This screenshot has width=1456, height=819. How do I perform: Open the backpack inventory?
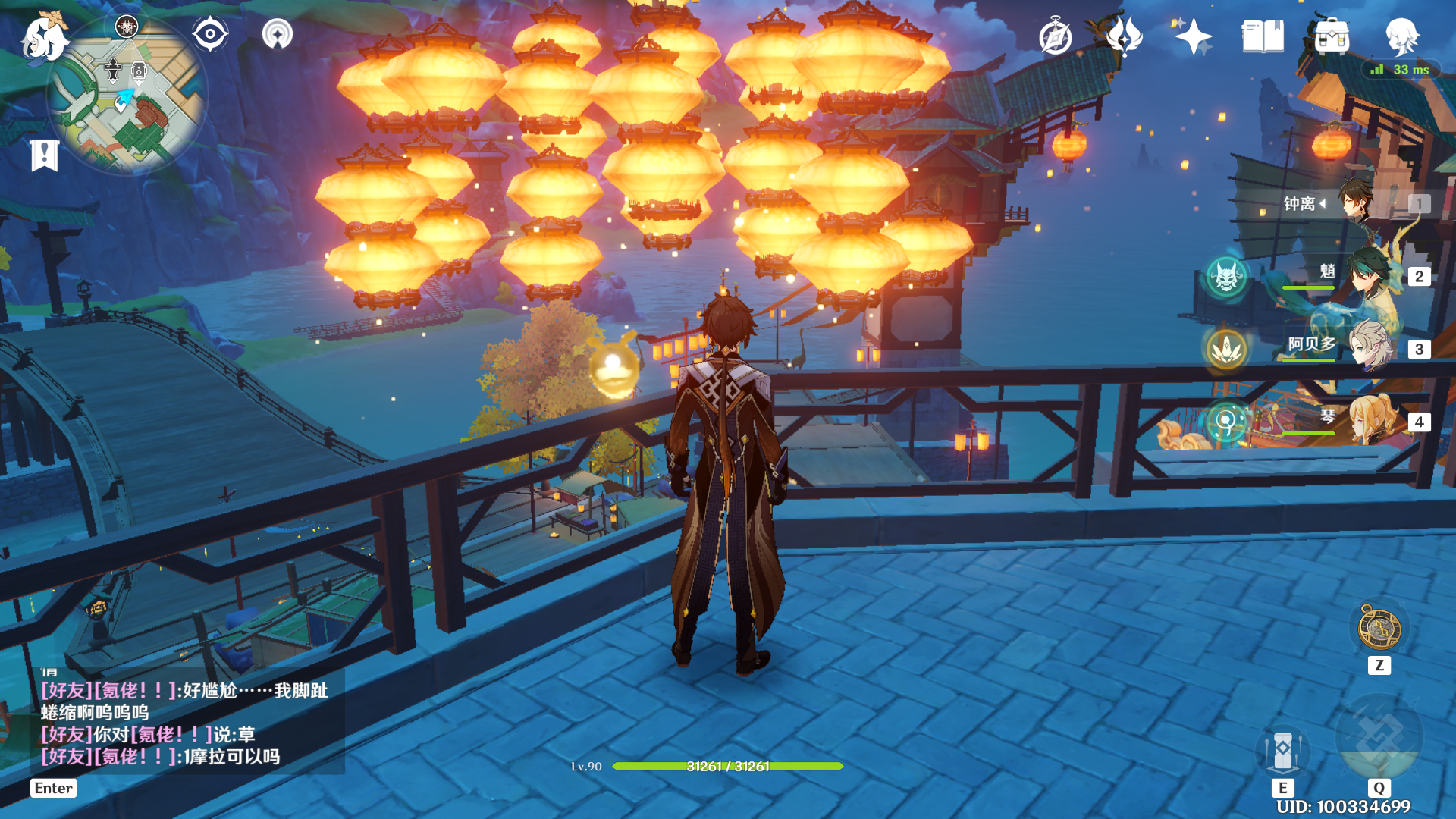coord(1332,36)
